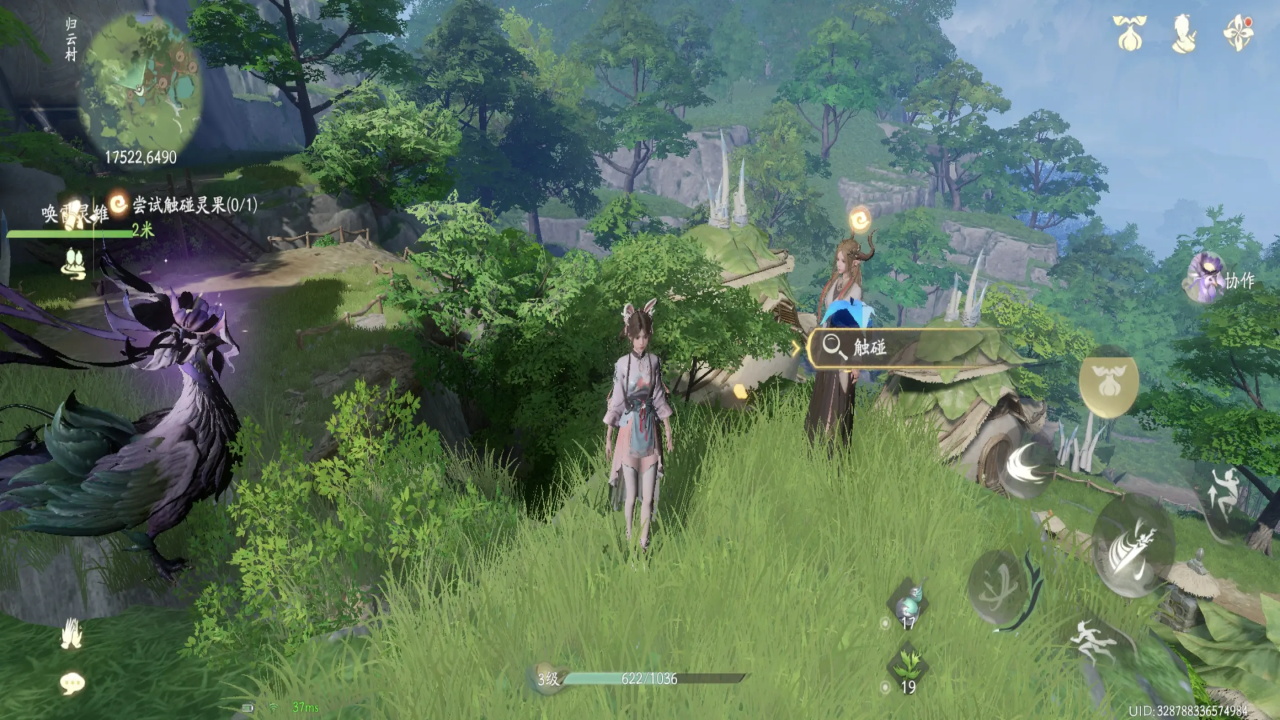Open the chat bubble icon
Screen dimensions: 1280x720
pyautogui.click(x=72, y=683)
